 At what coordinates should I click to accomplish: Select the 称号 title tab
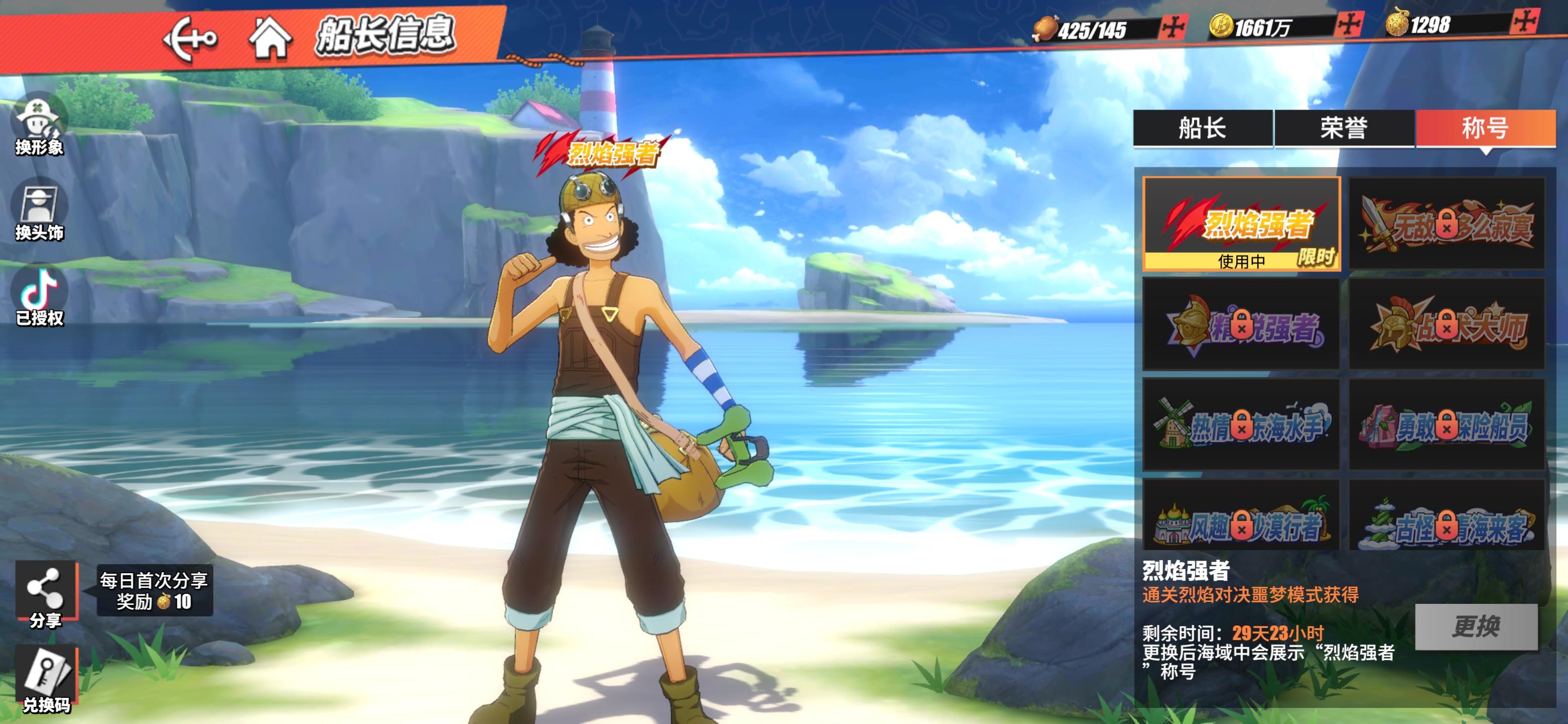click(1485, 129)
